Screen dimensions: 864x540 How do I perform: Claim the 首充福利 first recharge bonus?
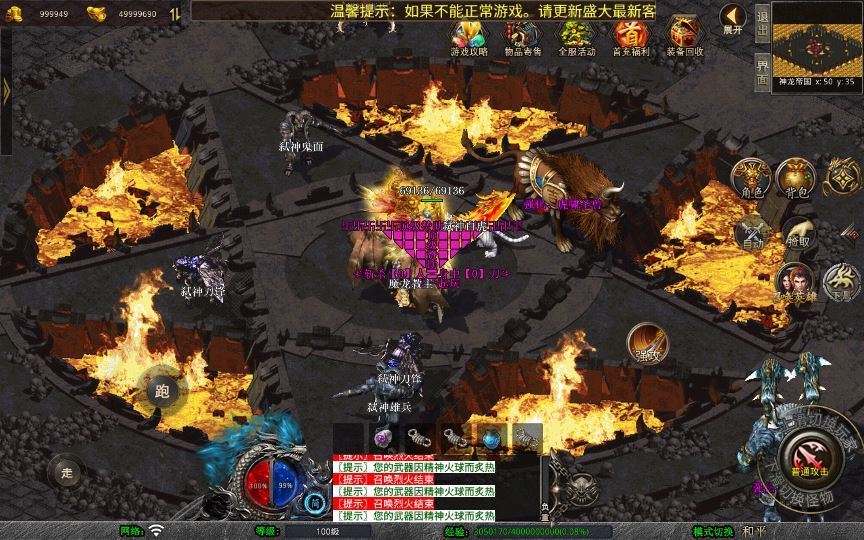(630, 36)
